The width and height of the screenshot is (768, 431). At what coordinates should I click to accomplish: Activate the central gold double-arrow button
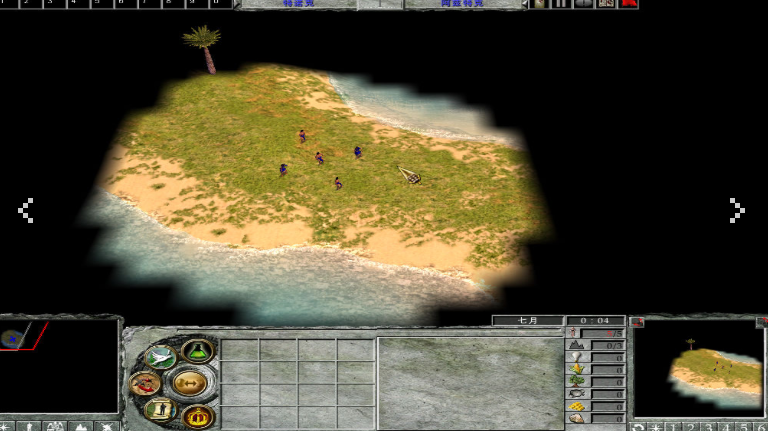point(189,382)
